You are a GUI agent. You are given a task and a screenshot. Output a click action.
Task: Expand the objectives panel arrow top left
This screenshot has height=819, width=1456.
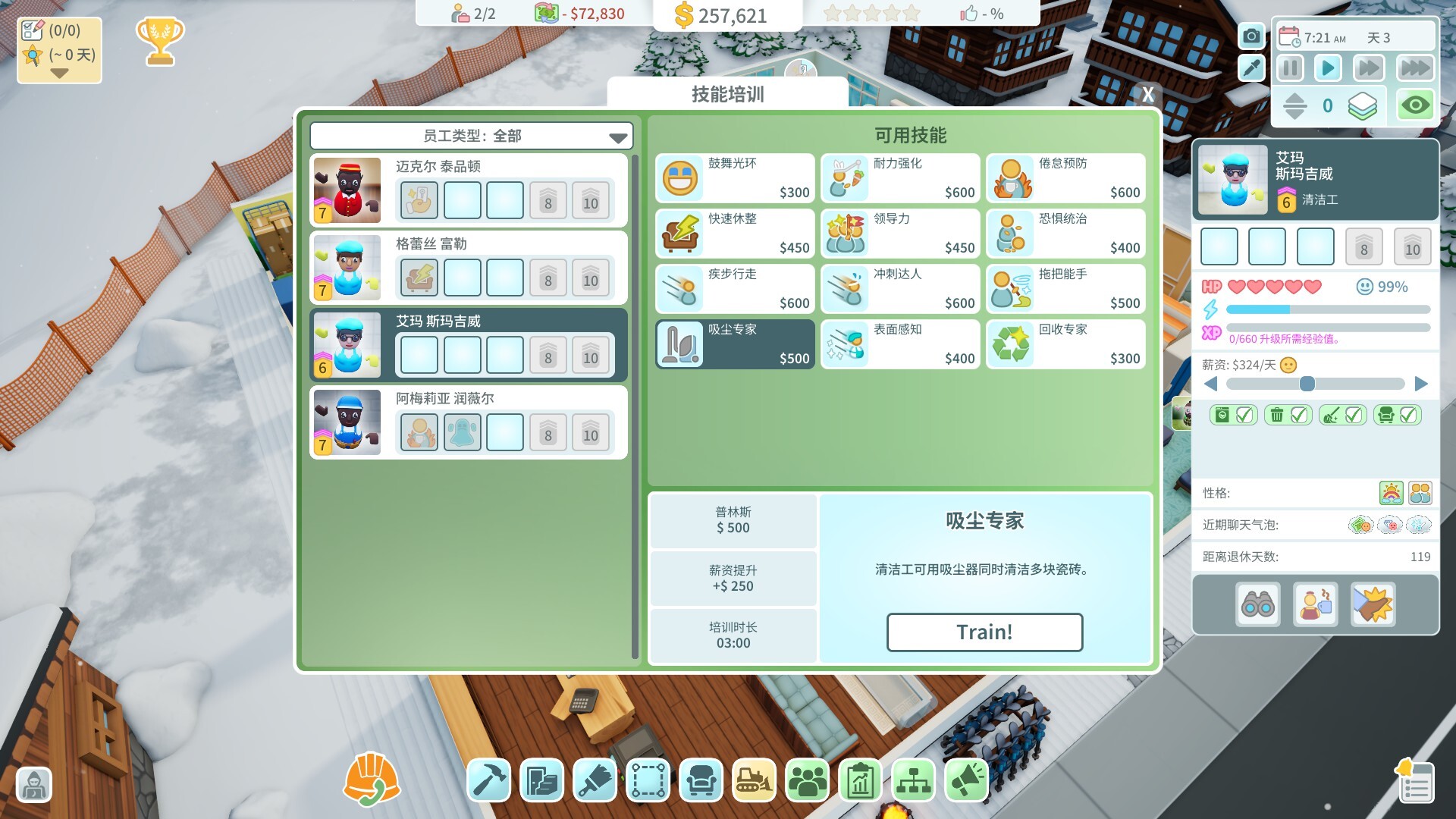[58, 74]
